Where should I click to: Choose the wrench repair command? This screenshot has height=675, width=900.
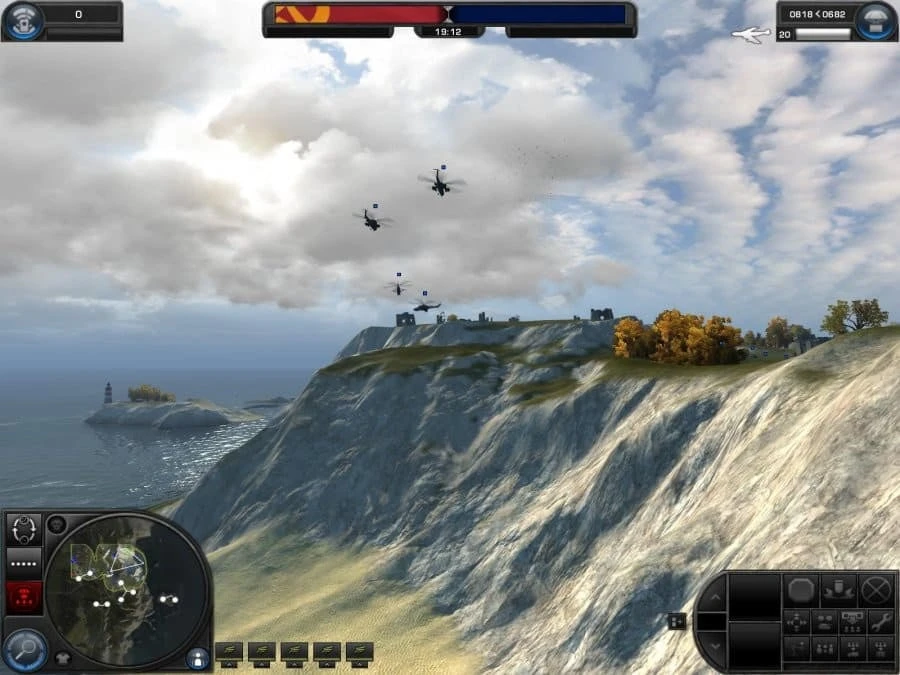[880, 621]
